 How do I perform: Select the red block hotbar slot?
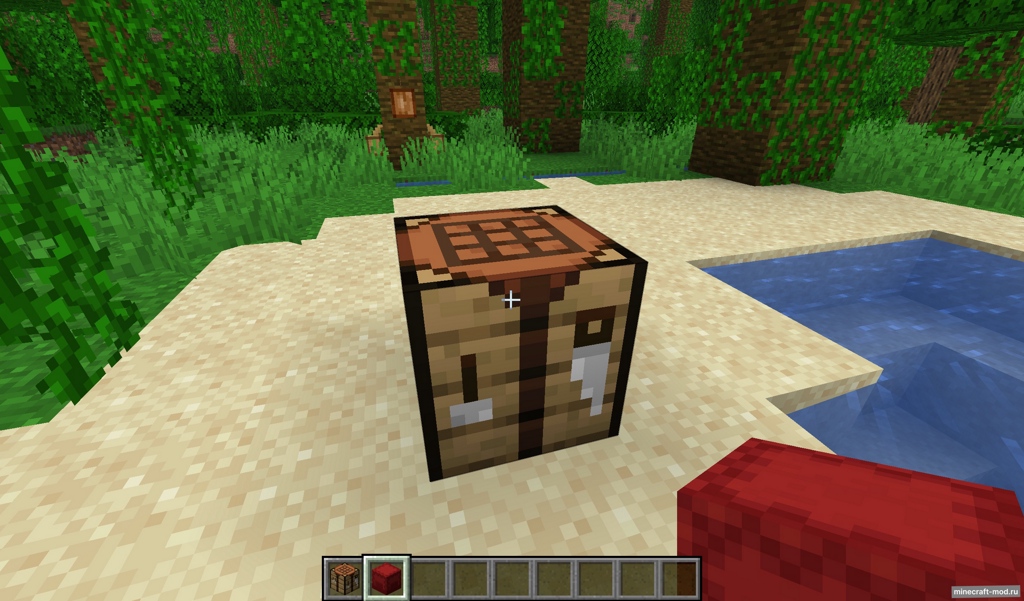point(386,579)
